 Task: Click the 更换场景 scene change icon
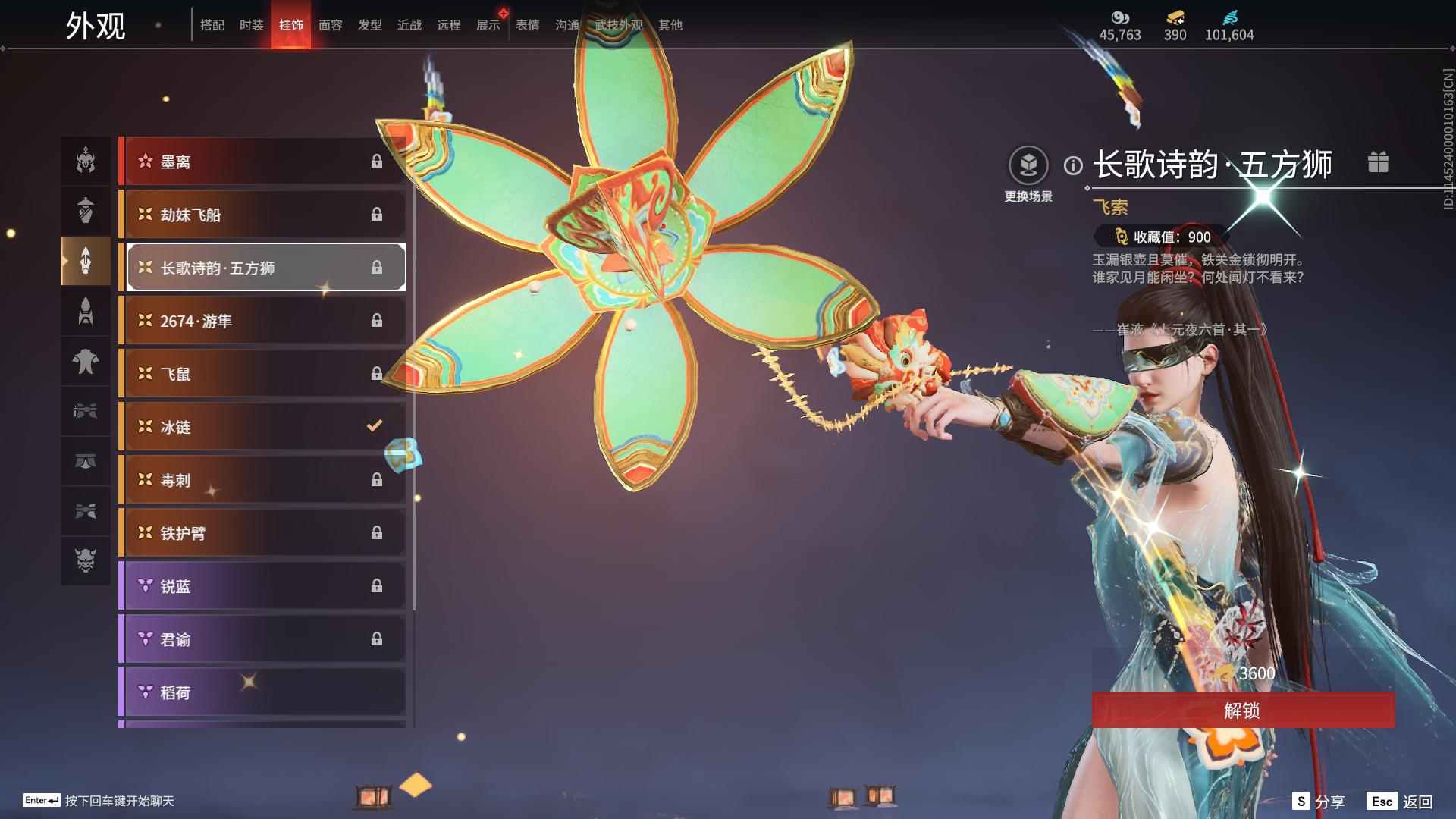[1028, 166]
